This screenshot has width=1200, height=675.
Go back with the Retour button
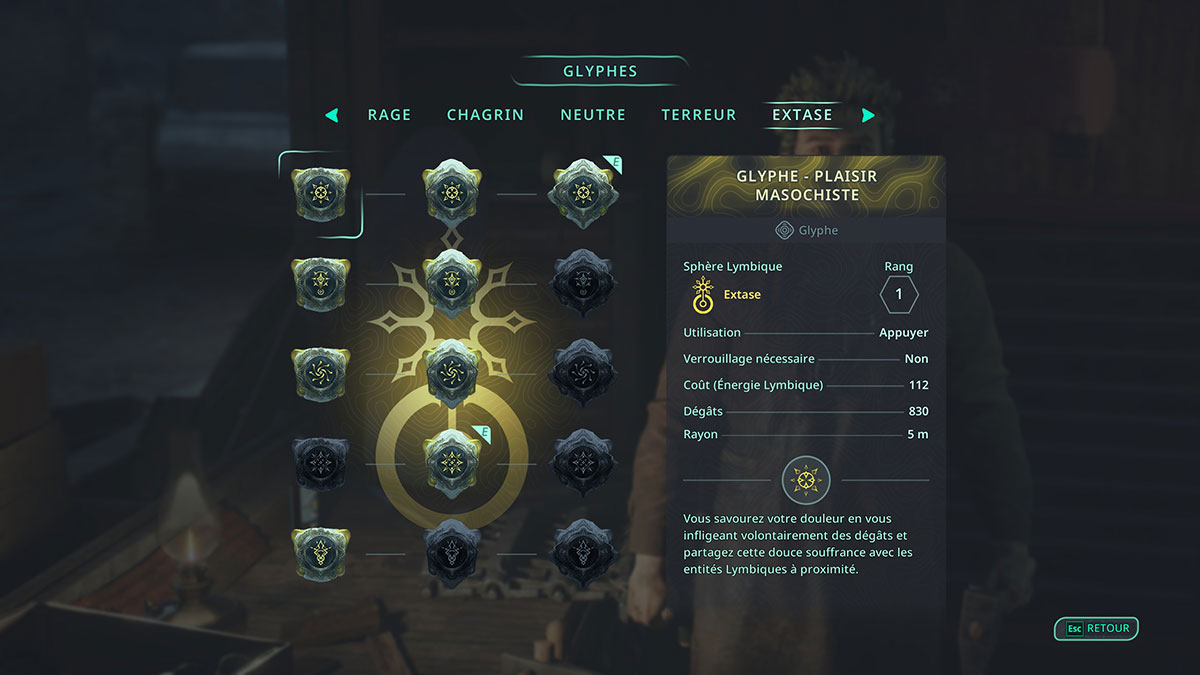[x=1097, y=629]
